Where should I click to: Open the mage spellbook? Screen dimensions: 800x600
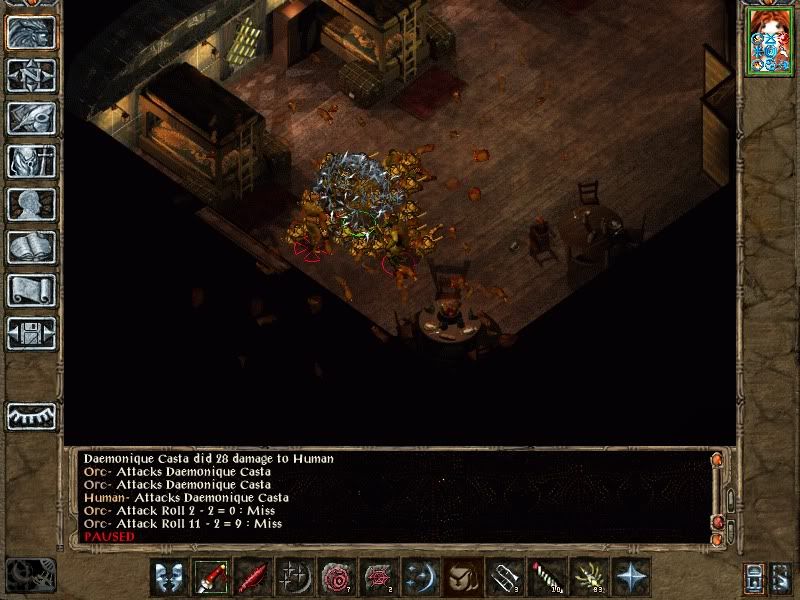click(31, 247)
